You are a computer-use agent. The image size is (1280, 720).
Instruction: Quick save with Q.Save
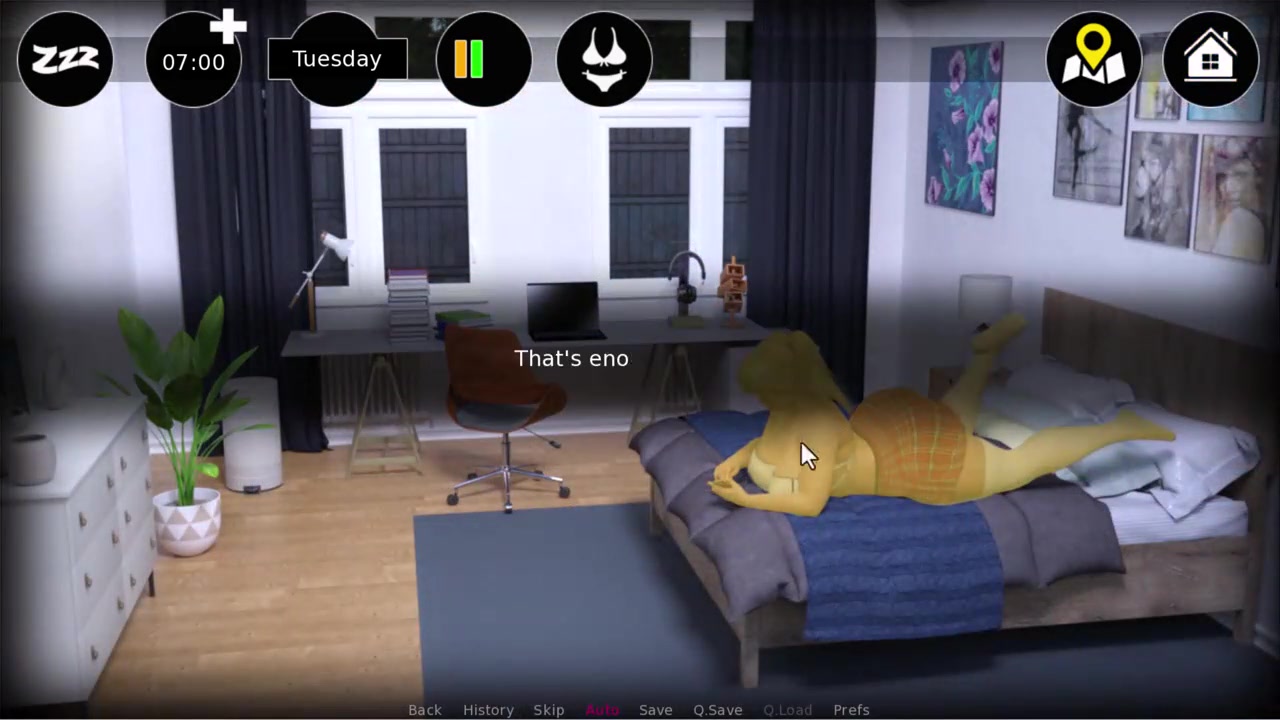pos(718,710)
